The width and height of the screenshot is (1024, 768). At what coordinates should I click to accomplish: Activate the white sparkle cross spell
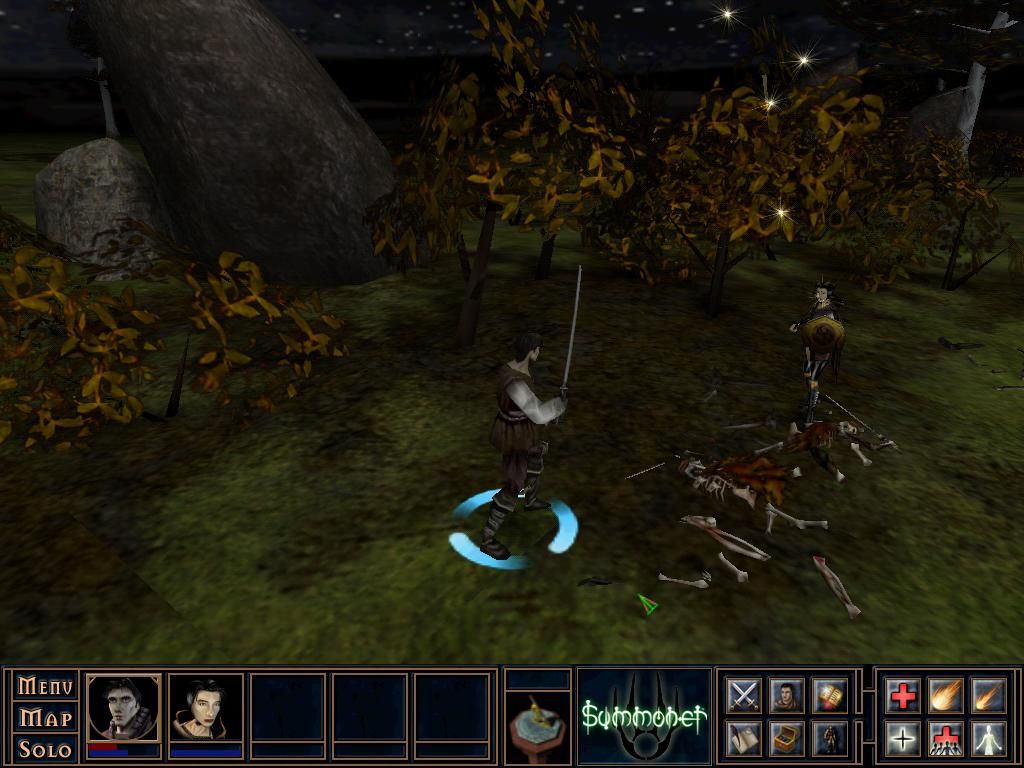902,738
